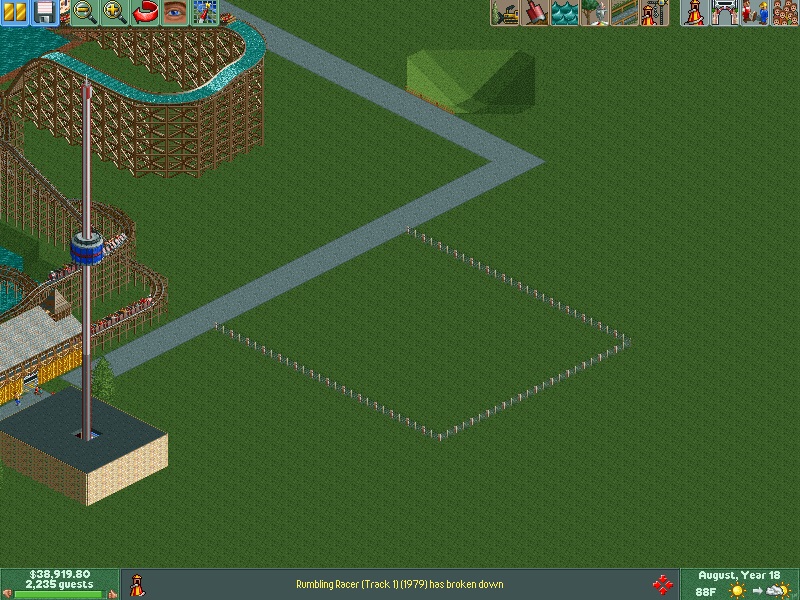This screenshot has height=600, width=800.
Task: Select the shovel land adjustment tool
Action: point(535,13)
